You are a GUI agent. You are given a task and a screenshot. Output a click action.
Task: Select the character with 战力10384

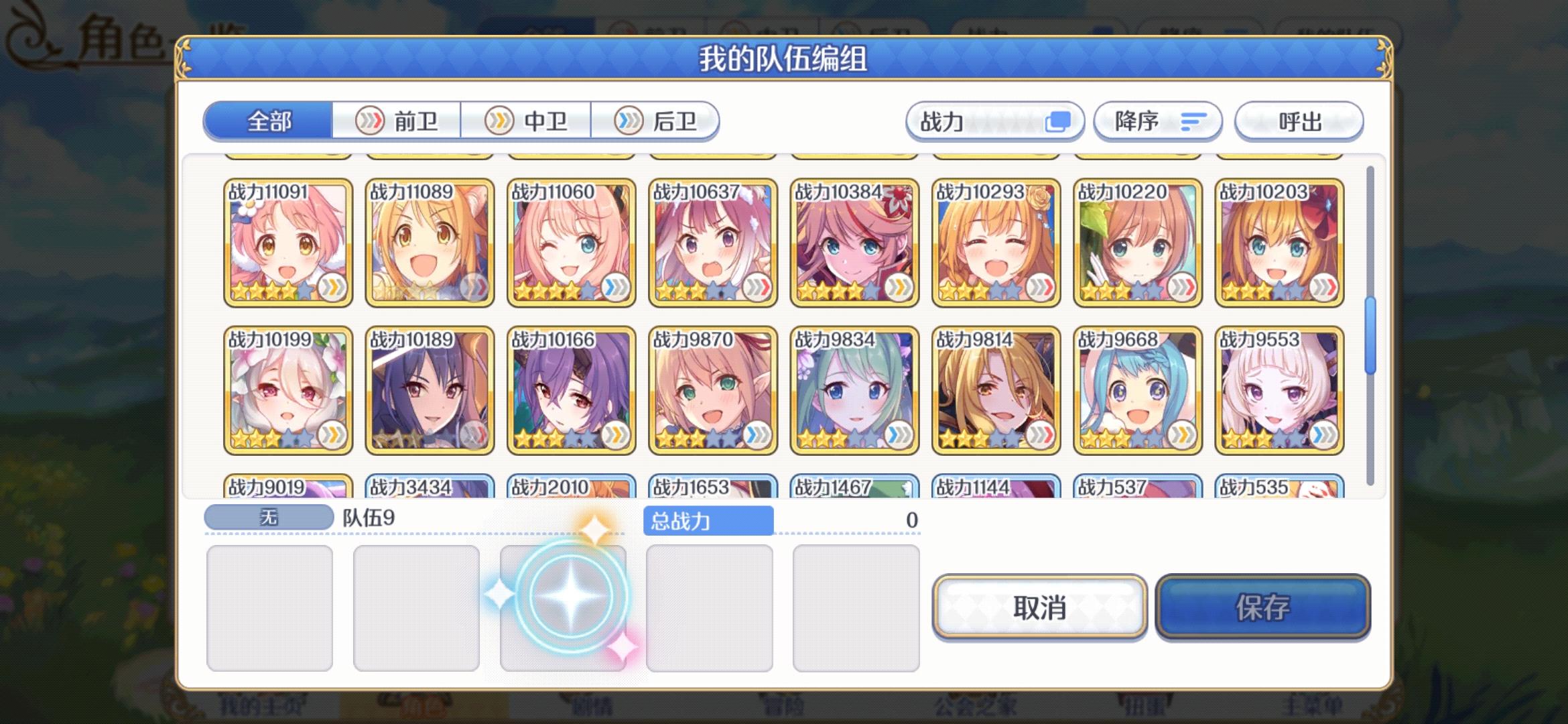point(855,241)
